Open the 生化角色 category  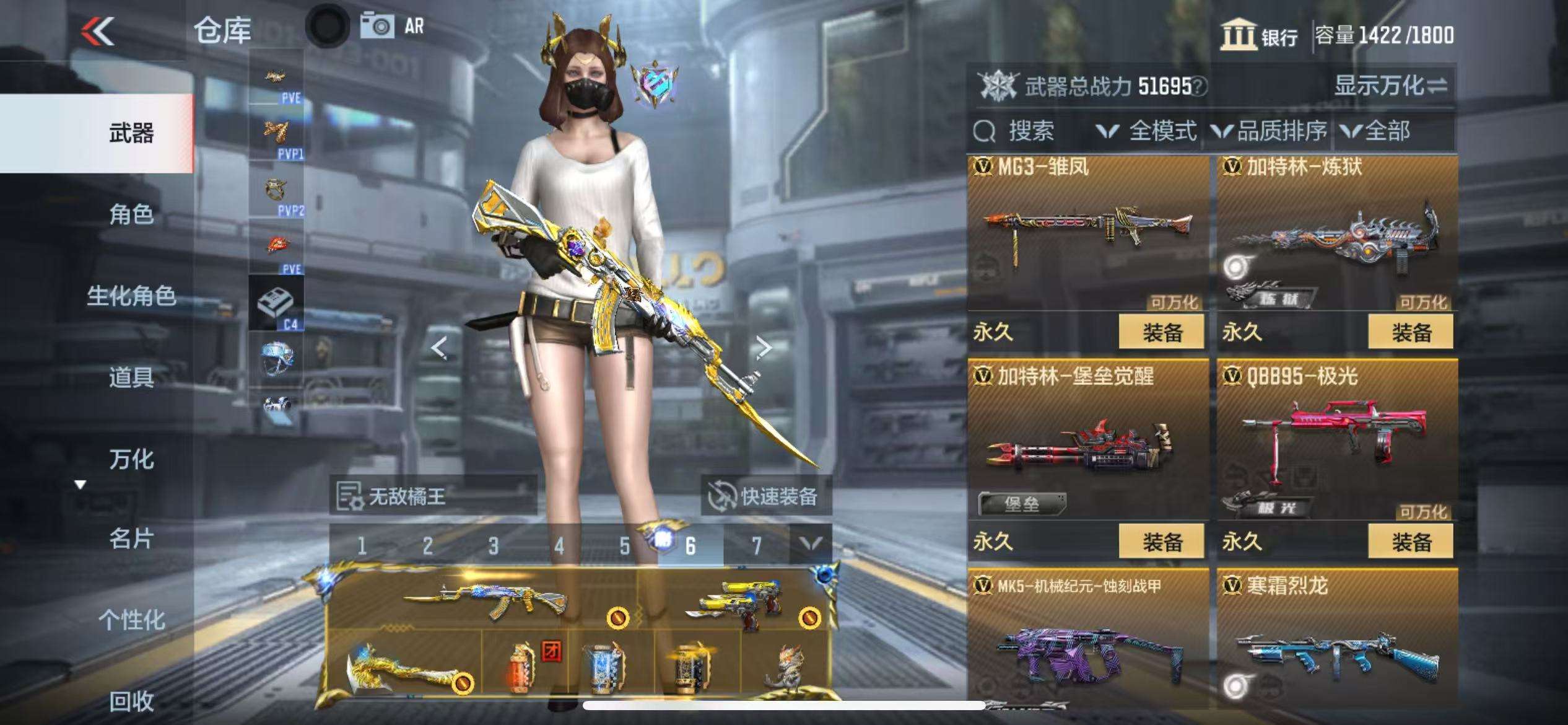pyautogui.click(x=131, y=296)
